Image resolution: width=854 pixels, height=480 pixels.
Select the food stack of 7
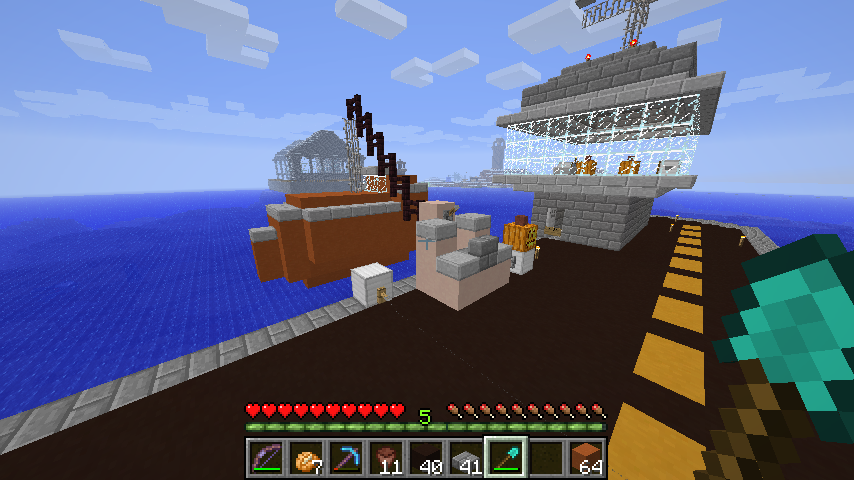pyautogui.click(x=305, y=459)
